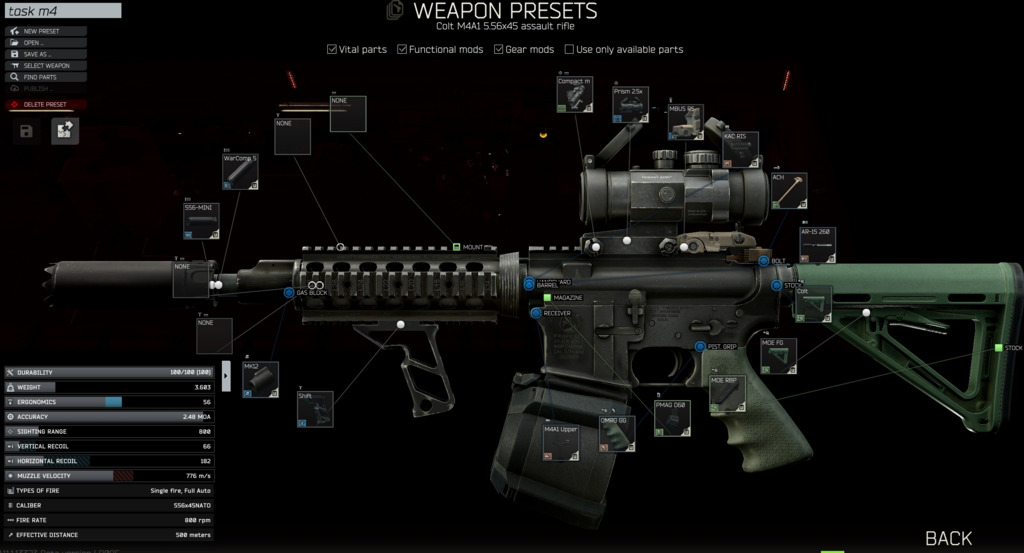Screen dimensions: 1024x553
Task: Create a new weapon preset
Action: click(45, 31)
